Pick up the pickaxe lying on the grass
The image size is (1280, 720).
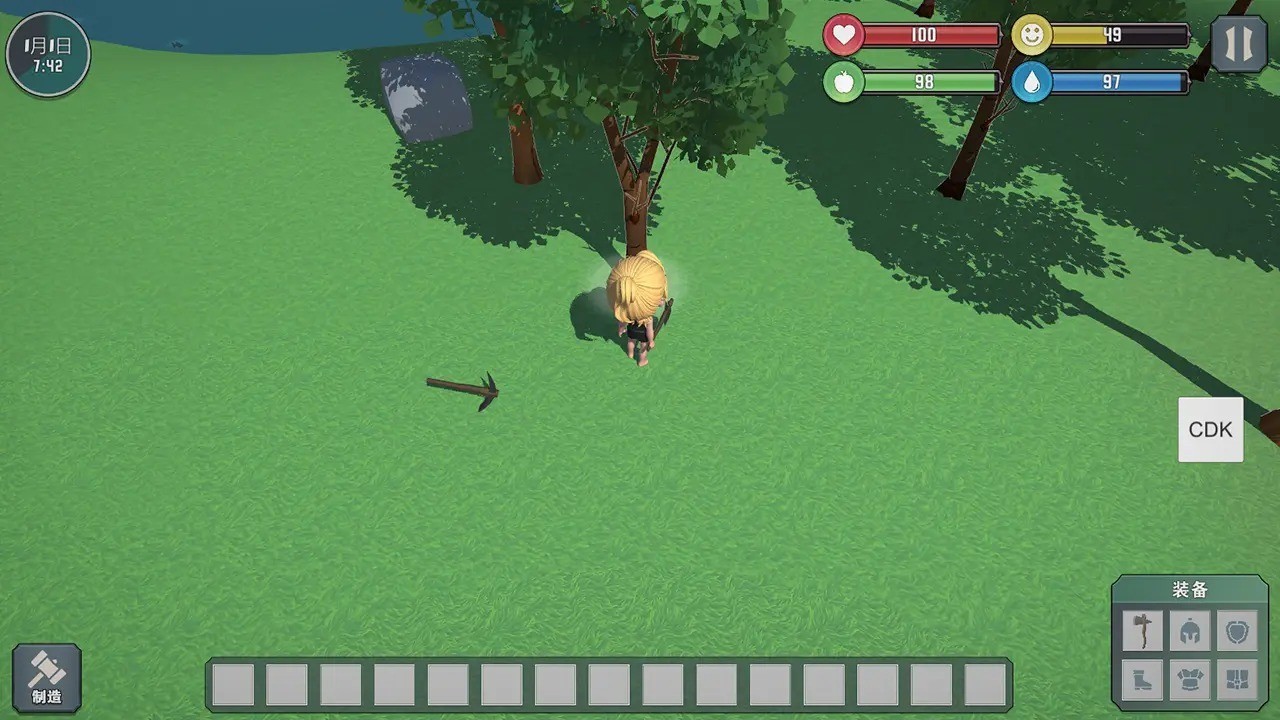click(463, 388)
